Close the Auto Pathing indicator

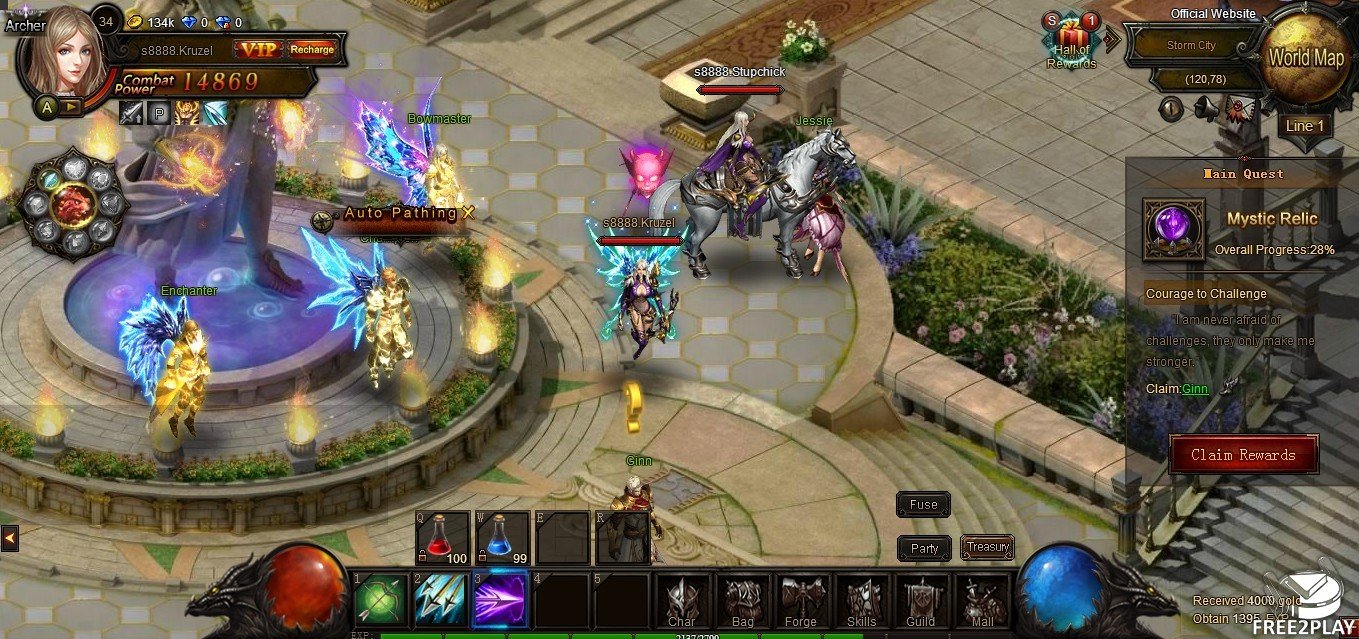[x=467, y=212]
